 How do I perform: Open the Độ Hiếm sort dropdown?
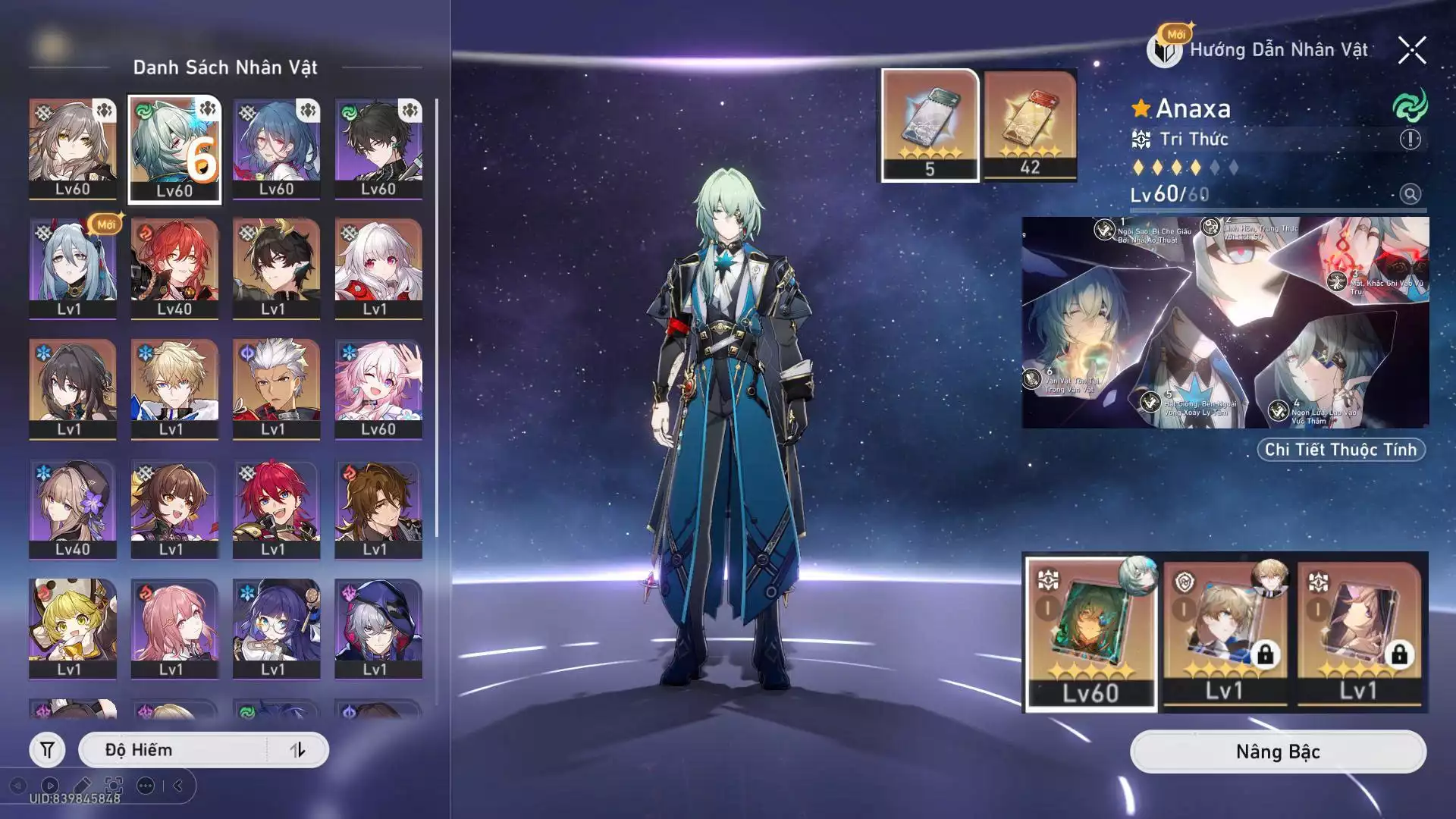tap(173, 750)
